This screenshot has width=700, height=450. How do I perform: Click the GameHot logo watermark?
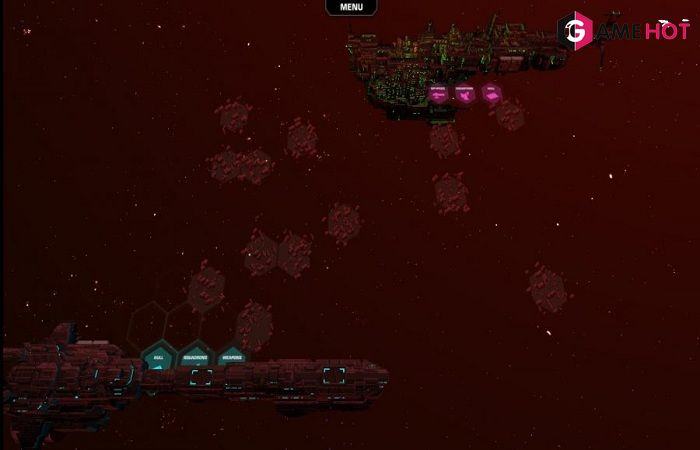(x=624, y=32)
